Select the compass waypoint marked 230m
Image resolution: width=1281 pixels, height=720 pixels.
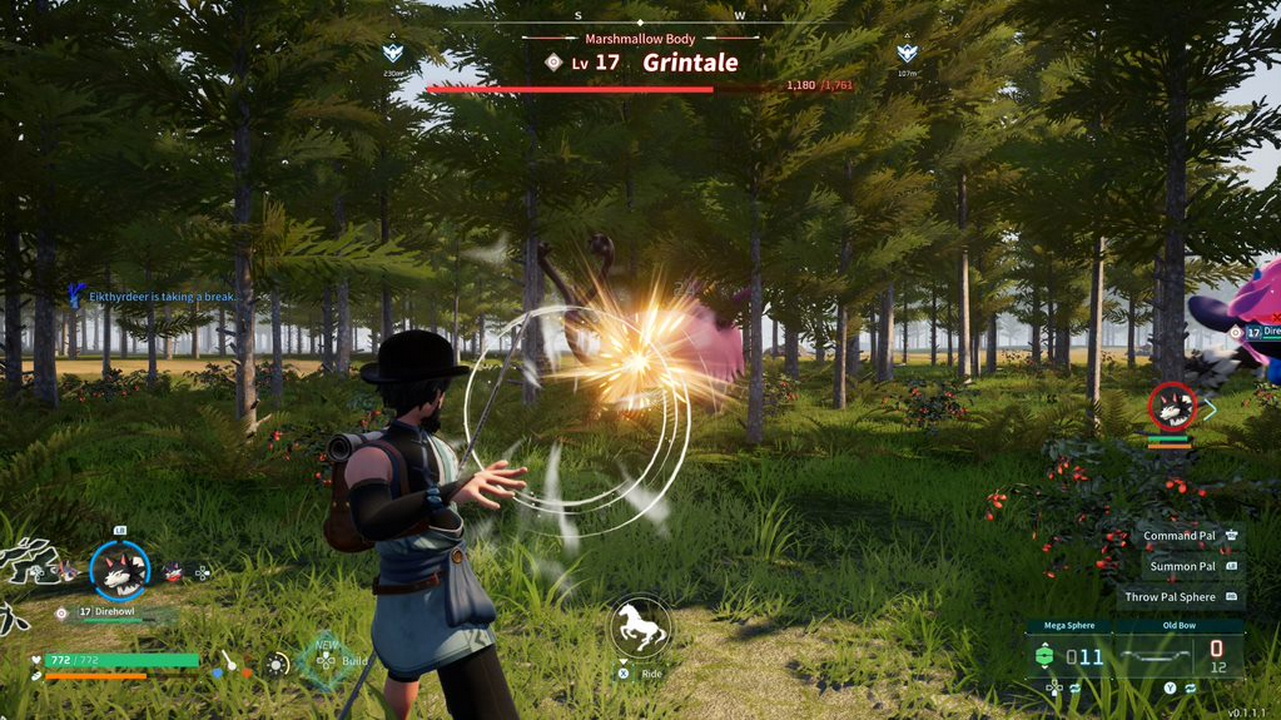pyautogui.click(x=393, y=54)
